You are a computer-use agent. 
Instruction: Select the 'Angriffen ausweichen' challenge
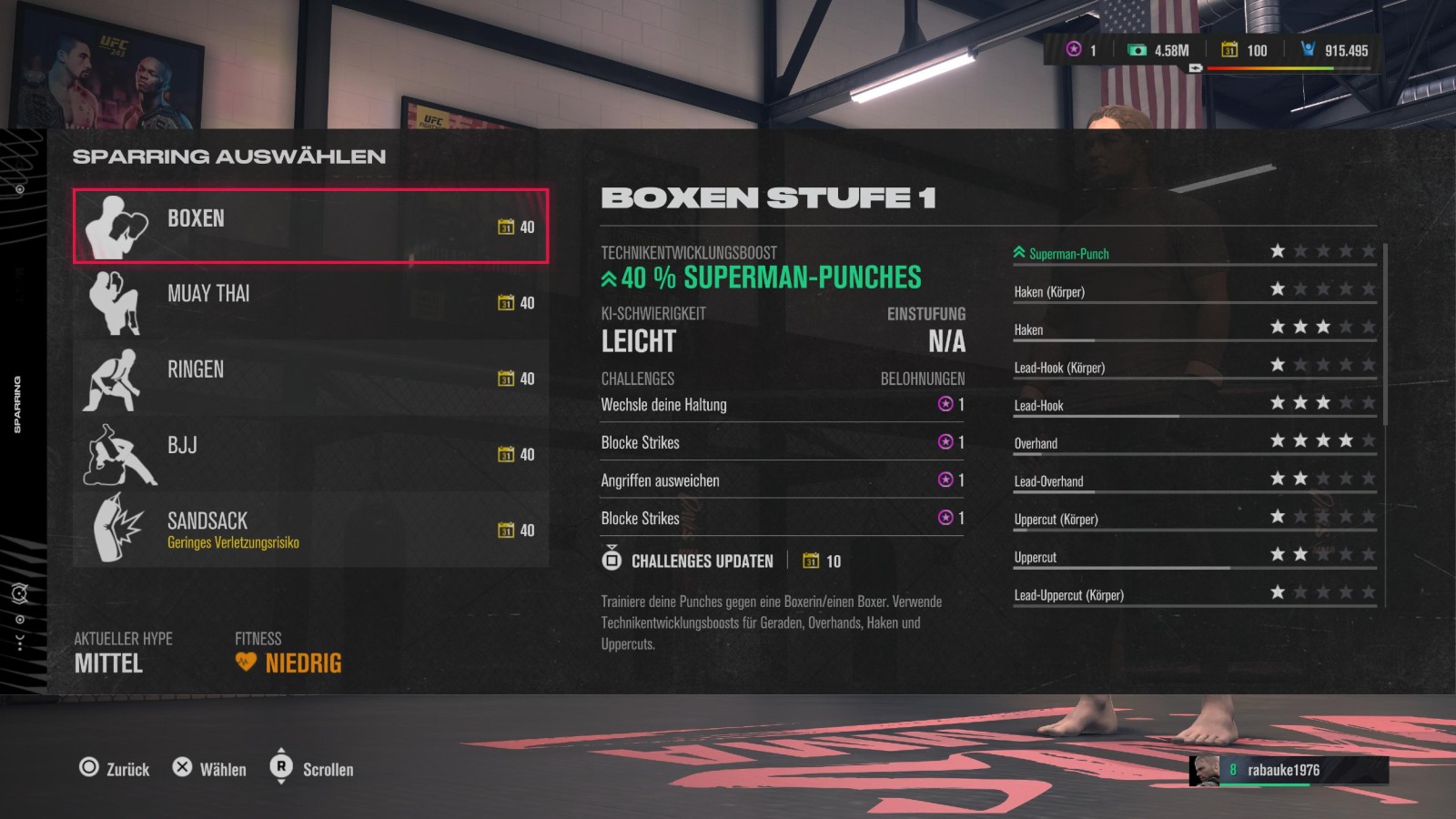781,480
